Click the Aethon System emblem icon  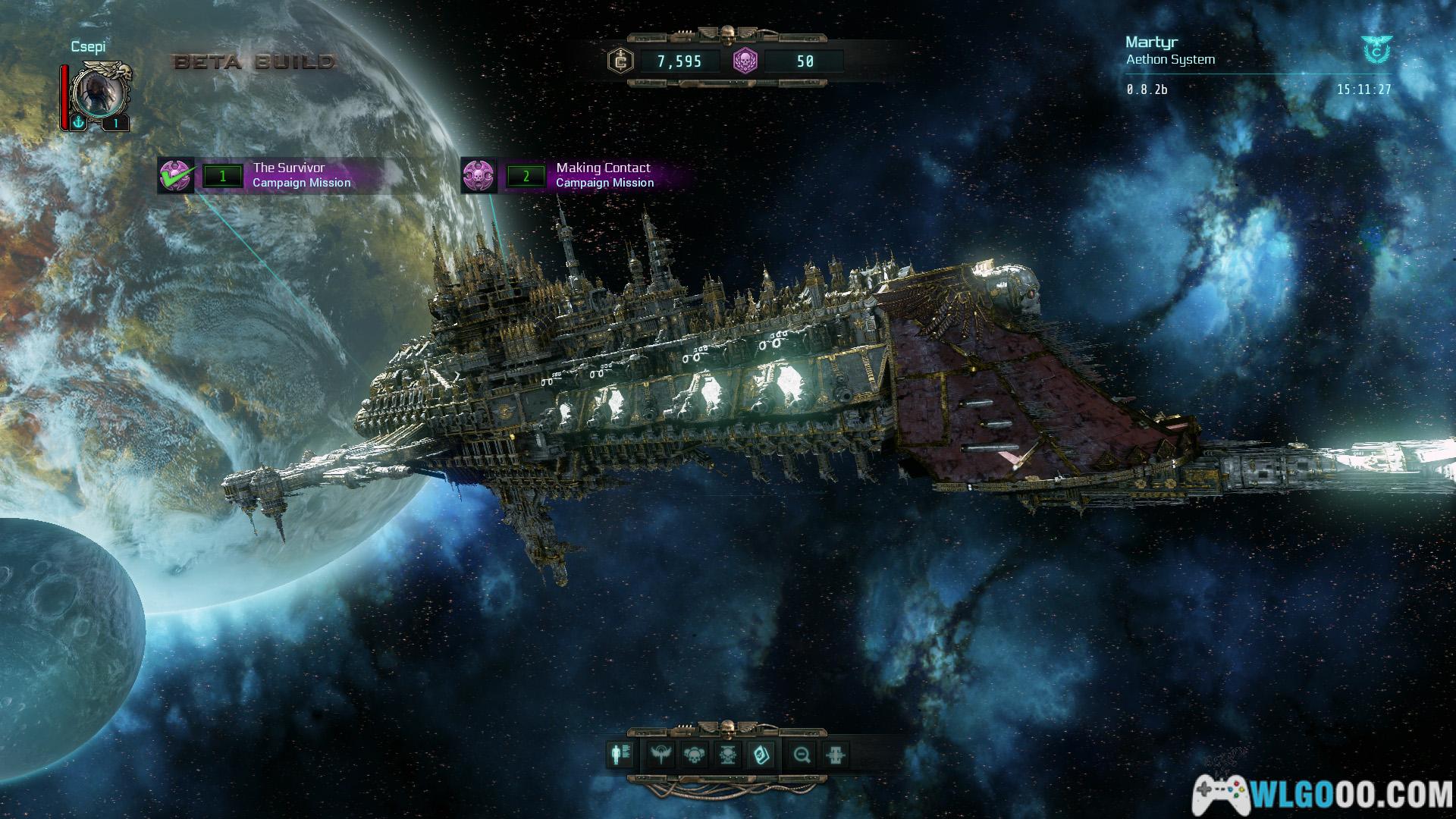(x=1375, y=49)
